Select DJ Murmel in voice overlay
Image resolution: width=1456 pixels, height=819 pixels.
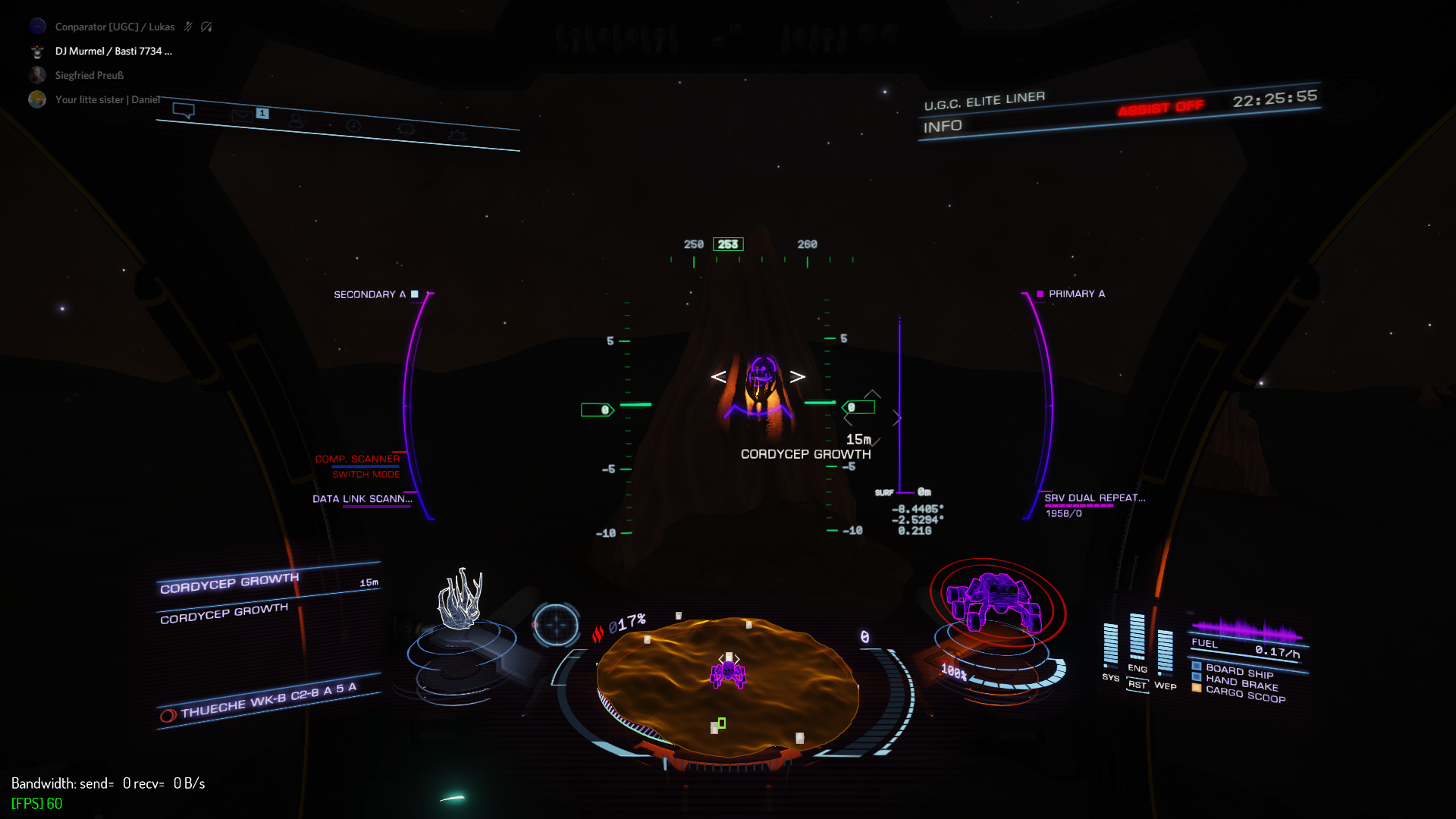[x=113, y=51]
